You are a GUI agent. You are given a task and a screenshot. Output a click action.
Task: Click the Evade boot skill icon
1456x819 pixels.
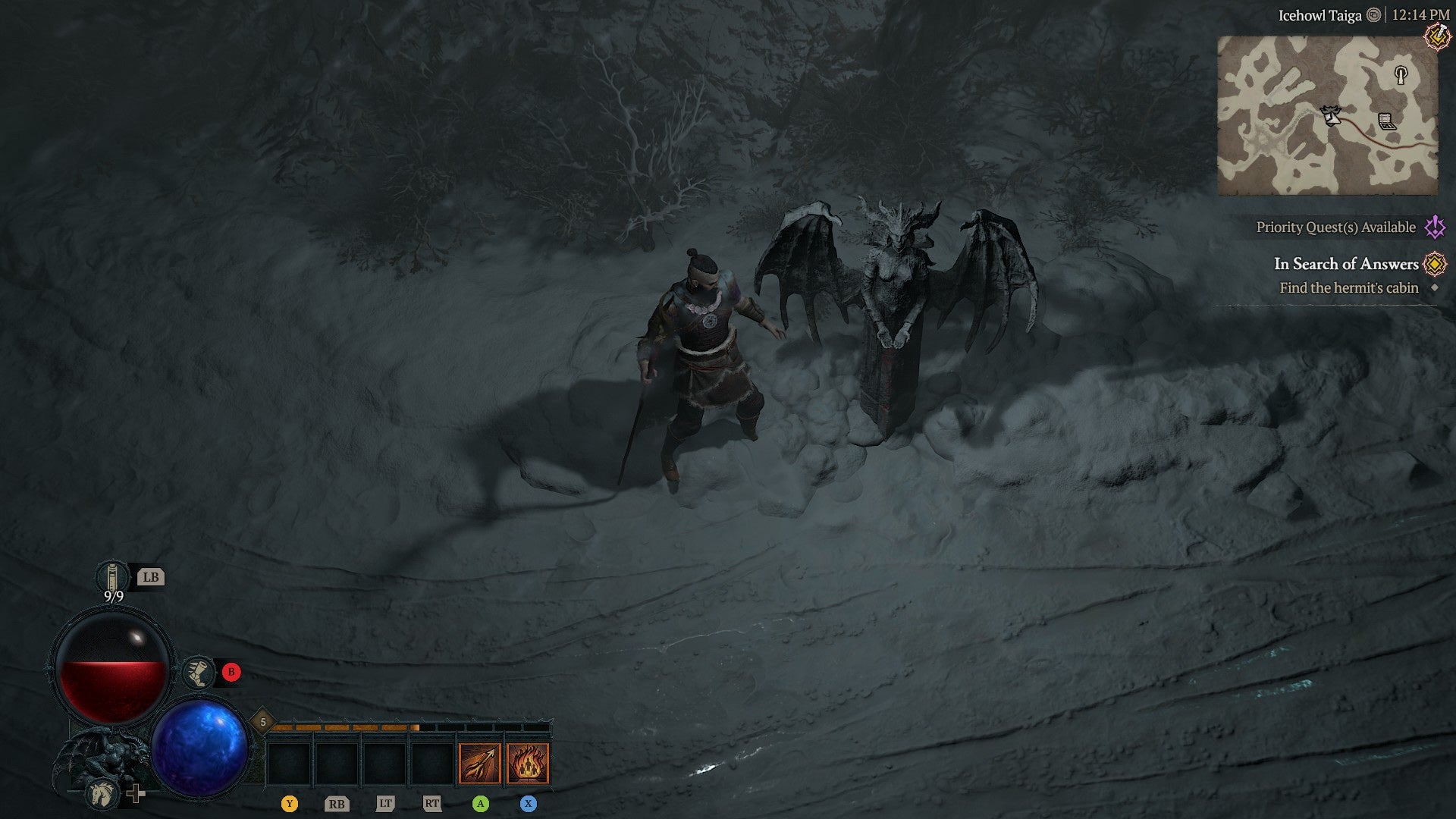click(x=199, y=673)
